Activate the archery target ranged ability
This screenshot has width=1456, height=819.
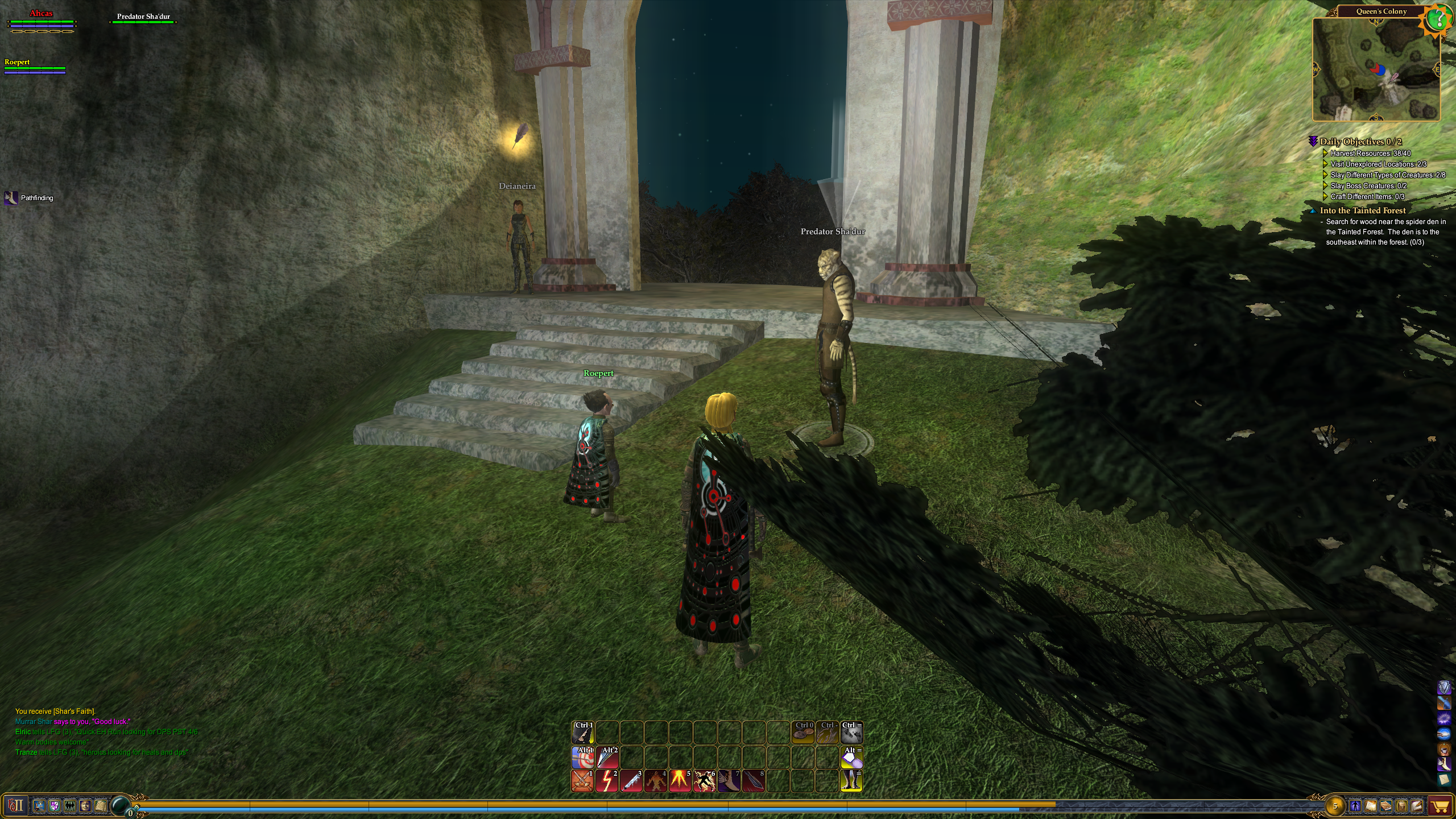582,757
